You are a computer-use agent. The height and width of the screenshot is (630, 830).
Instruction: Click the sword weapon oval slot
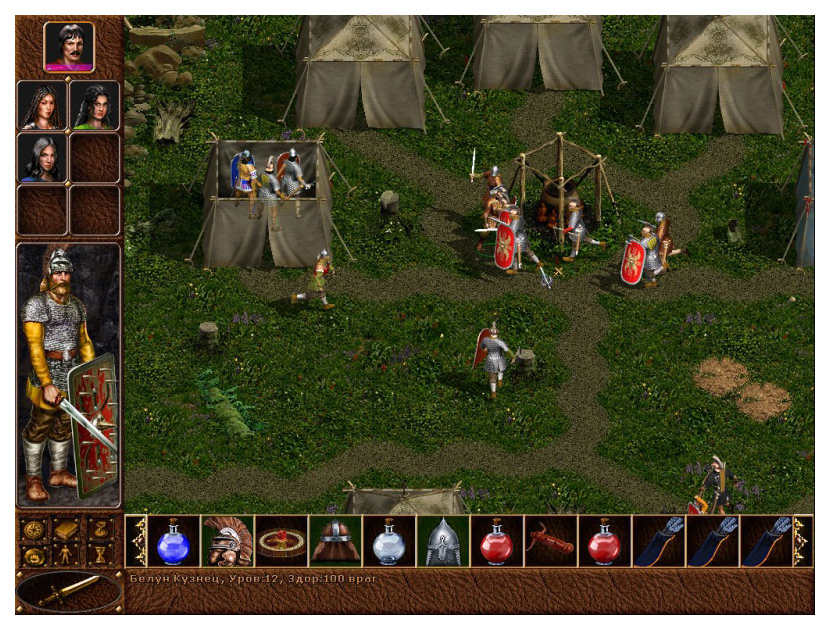coord(69,590)
